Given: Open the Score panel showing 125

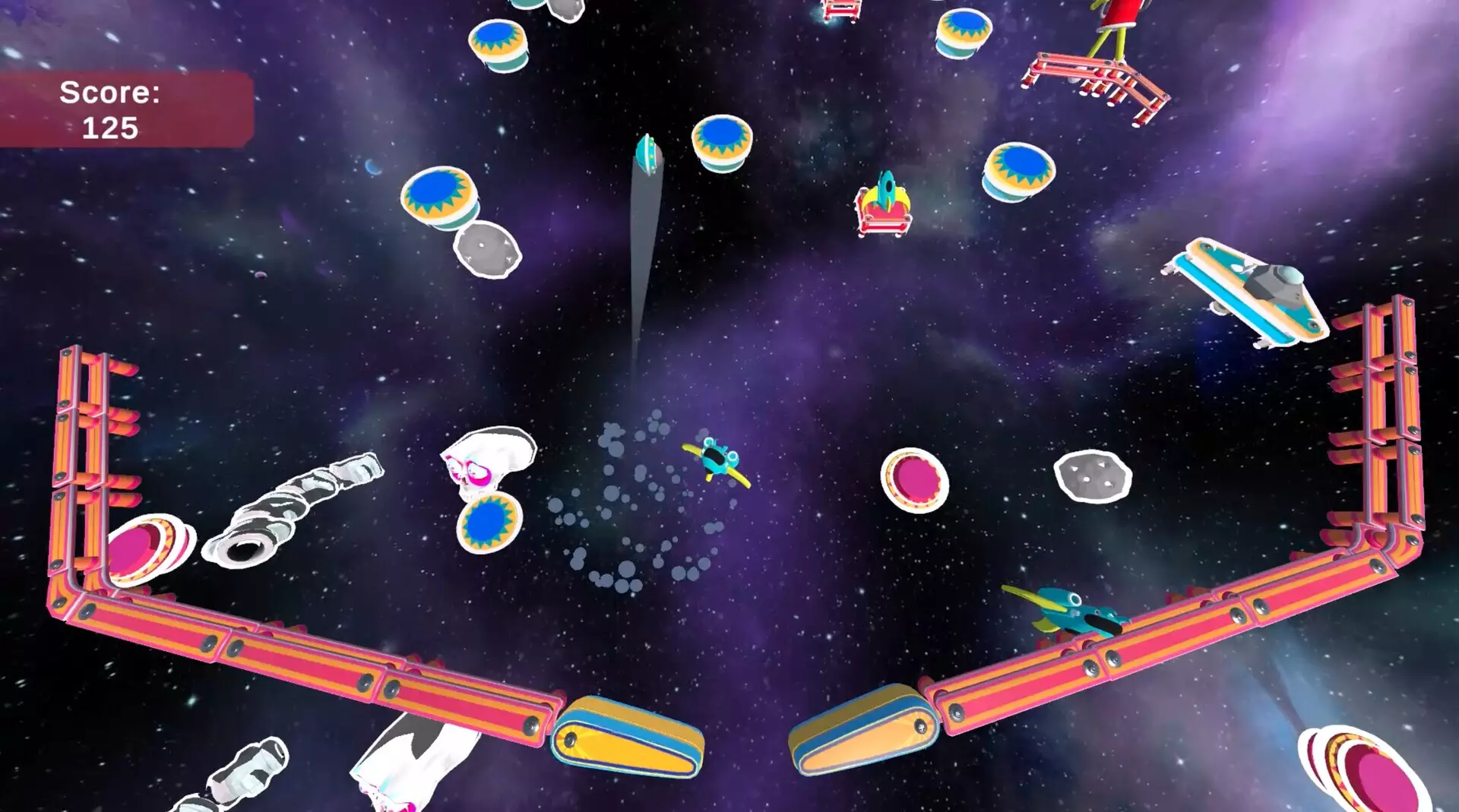Looking at the screenshot, I should click(112, 110).
